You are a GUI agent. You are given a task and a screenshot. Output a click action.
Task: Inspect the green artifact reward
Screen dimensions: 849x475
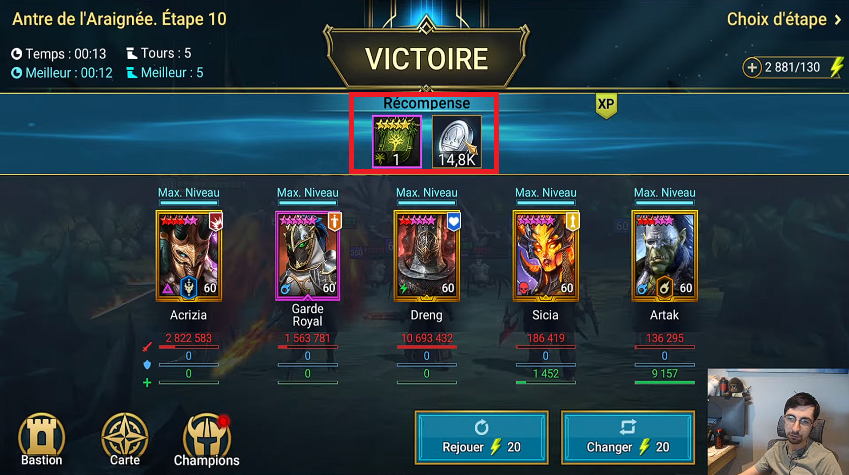click(396, 141)
